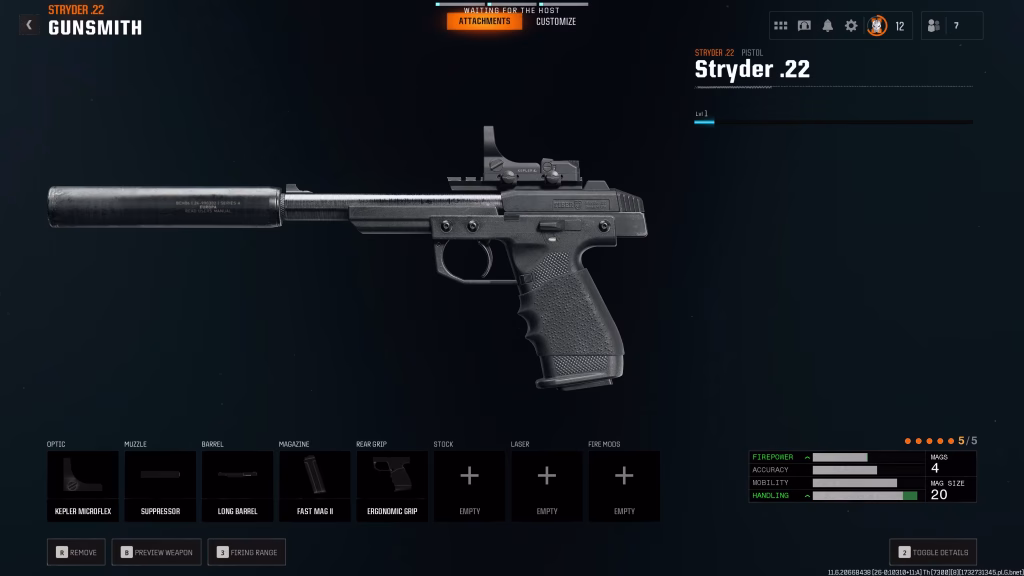Image resolution: width=1024 pixels, height=576 pixels.
Task: Toggle the weapon details panel
Action: coord(933,552)
